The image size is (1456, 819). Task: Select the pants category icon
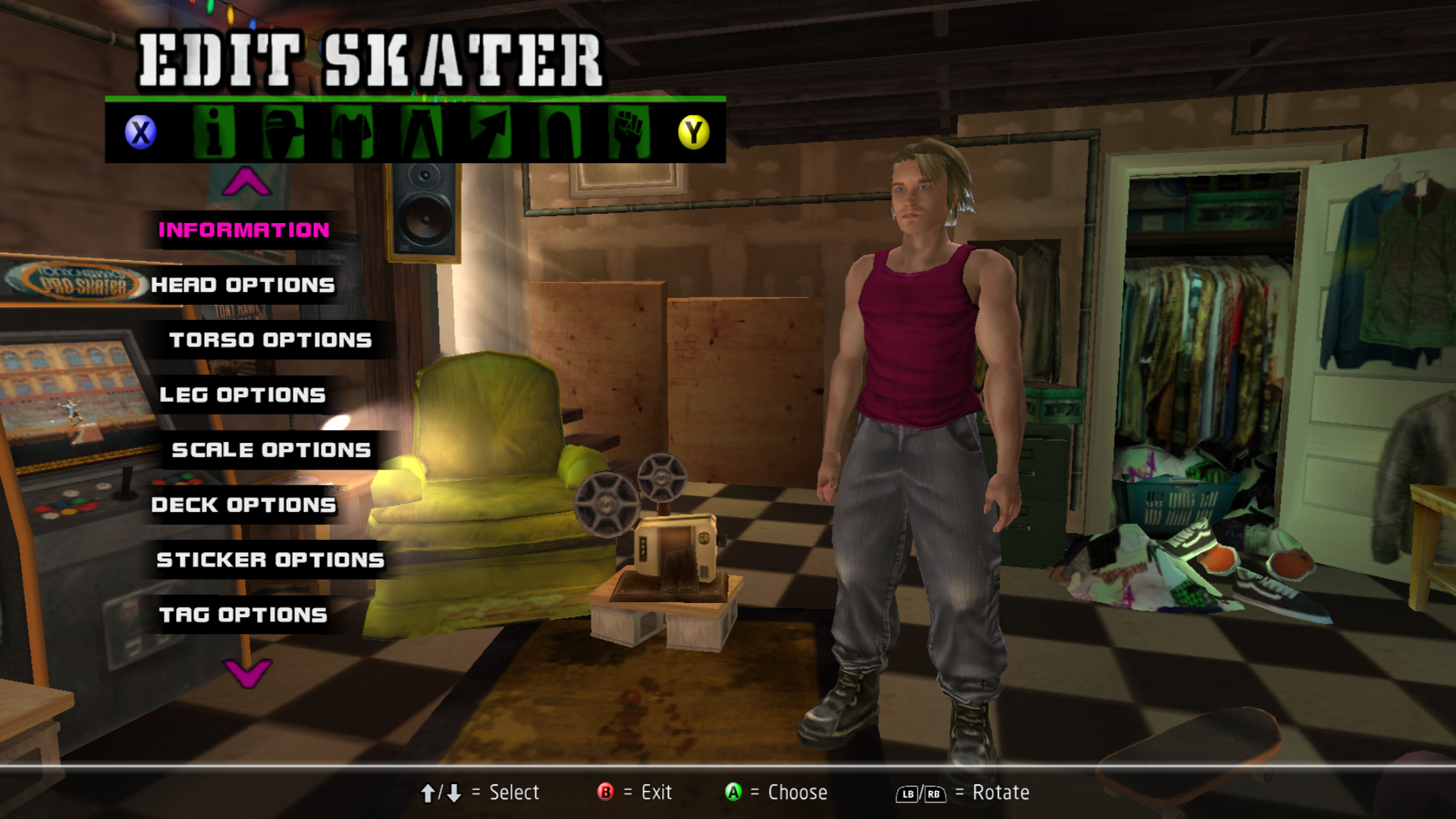pos(422,132)
